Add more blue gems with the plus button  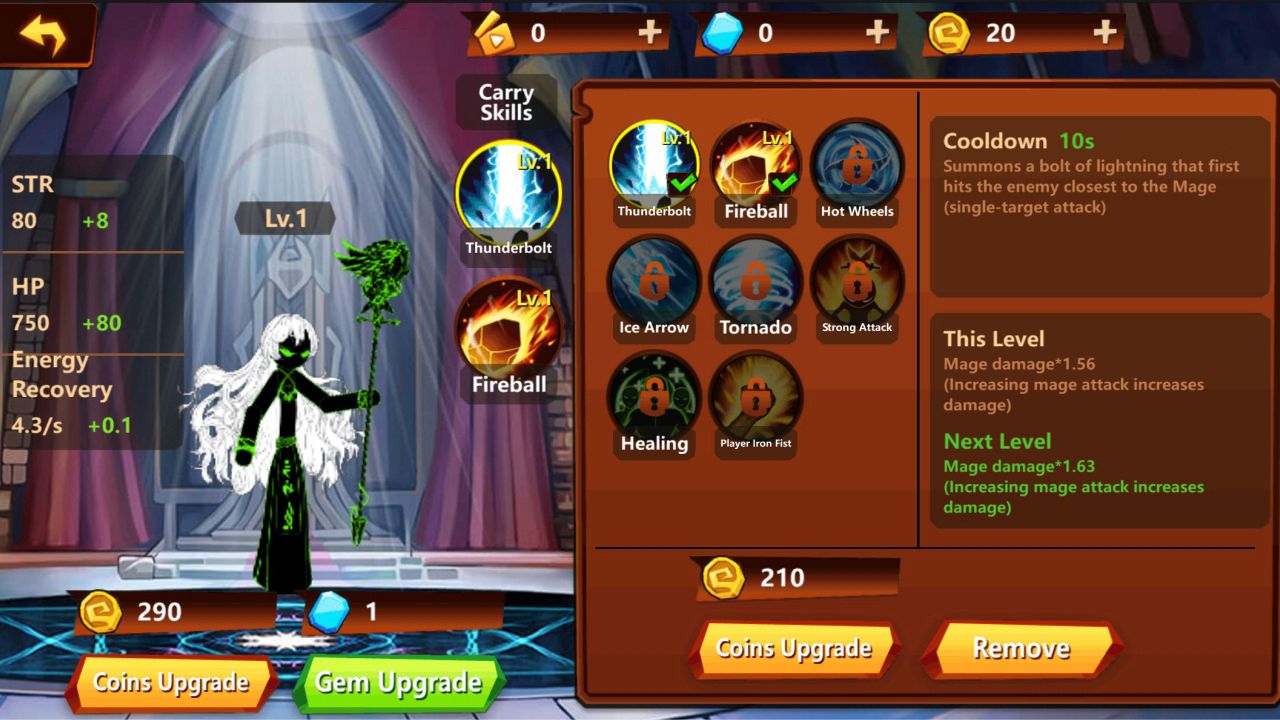pyautogui.click(x=877, y=33)
